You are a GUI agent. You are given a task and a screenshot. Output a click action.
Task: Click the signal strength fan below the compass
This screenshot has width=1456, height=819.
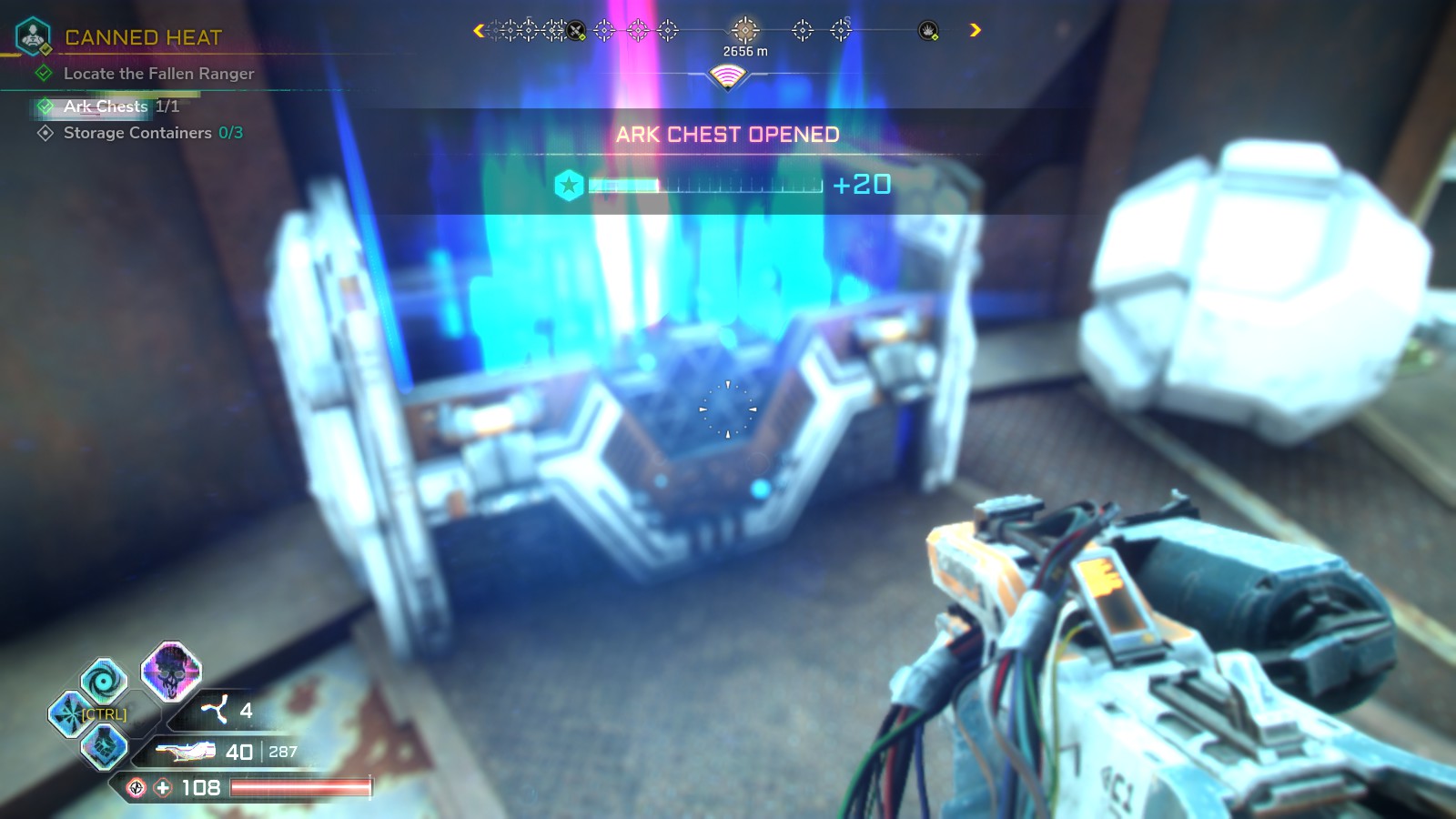pos(728,75)
